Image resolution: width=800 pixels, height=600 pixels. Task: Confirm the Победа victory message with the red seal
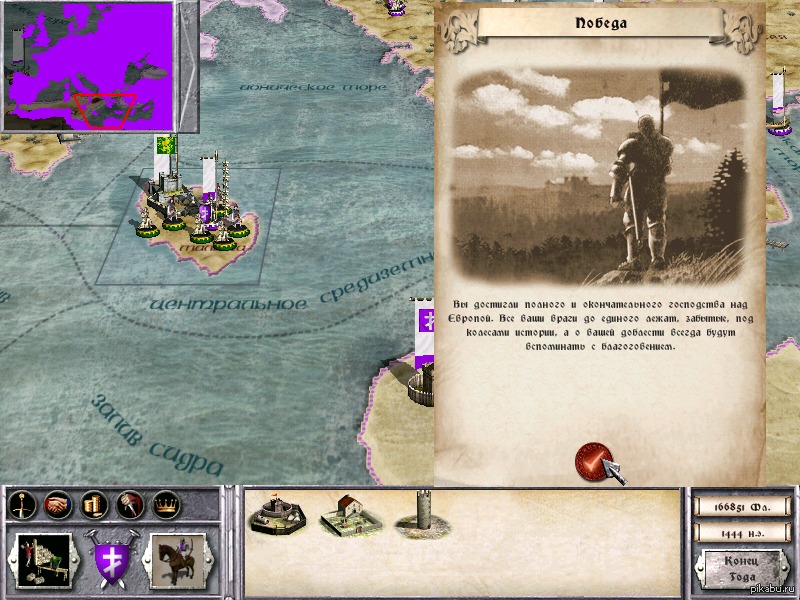tap(594, 463)
